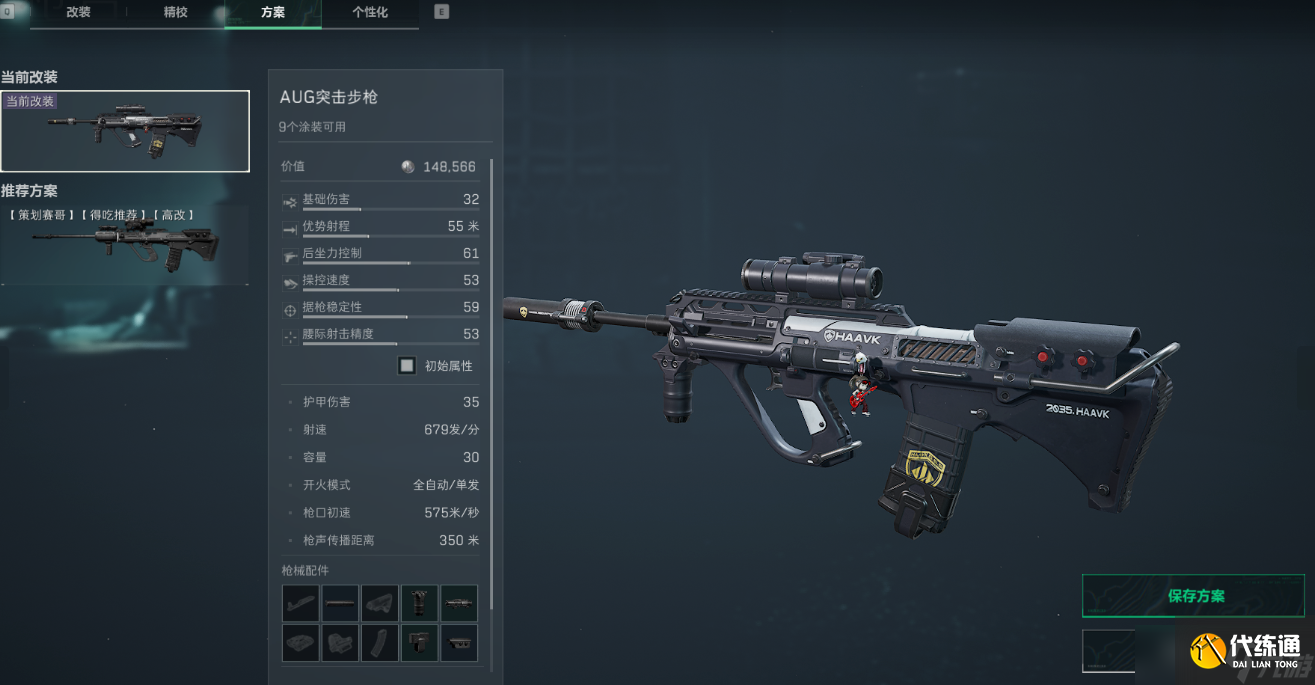Go to the 个性化 tab
Screen dimensions: 1315x685
click(x=370, y=13)
